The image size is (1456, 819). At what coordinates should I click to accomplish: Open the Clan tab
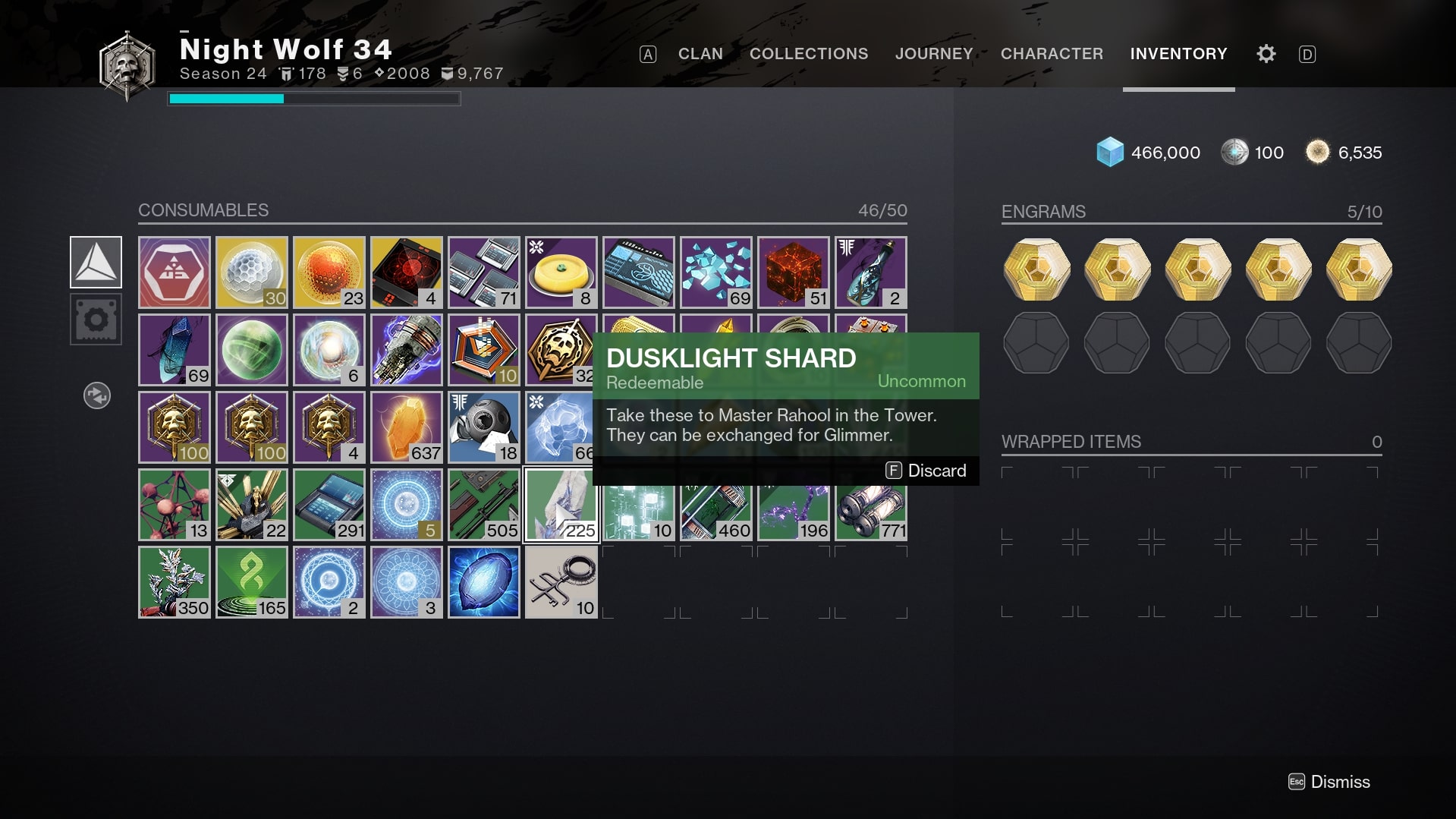pos(700,54)
